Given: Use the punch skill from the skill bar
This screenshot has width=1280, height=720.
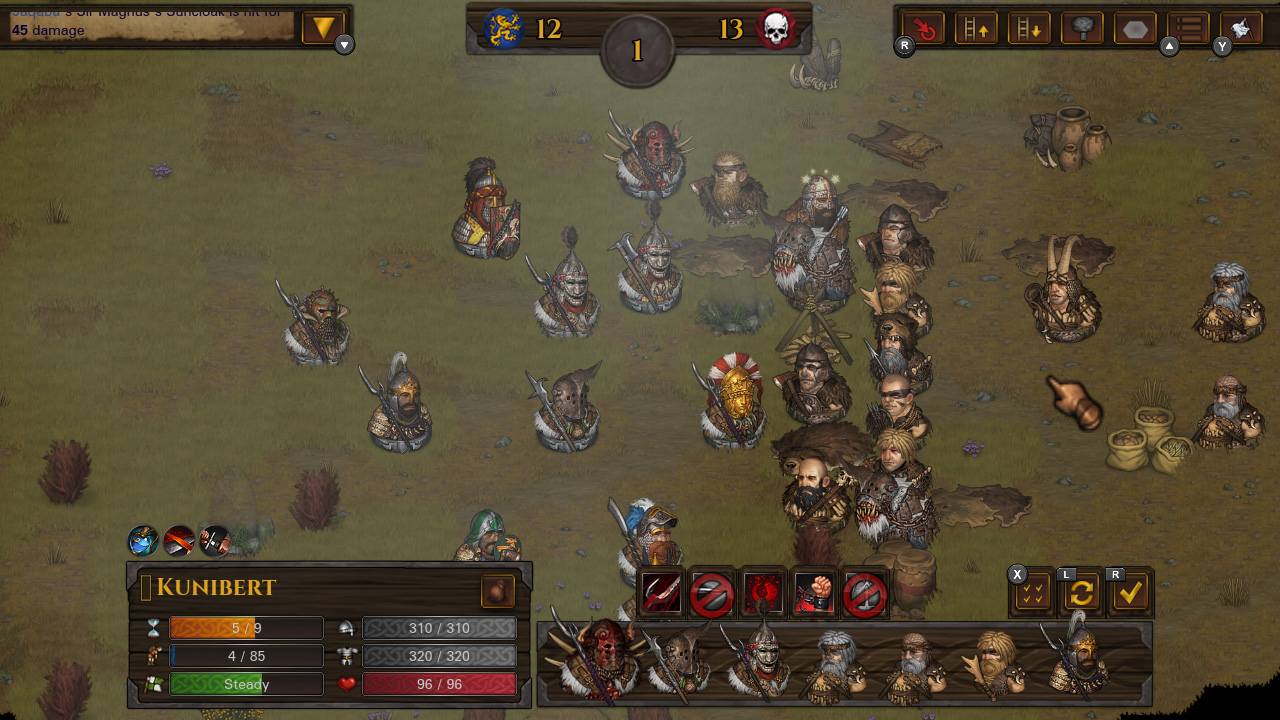Looking at the screenshot, I should [x=815, y=592].
